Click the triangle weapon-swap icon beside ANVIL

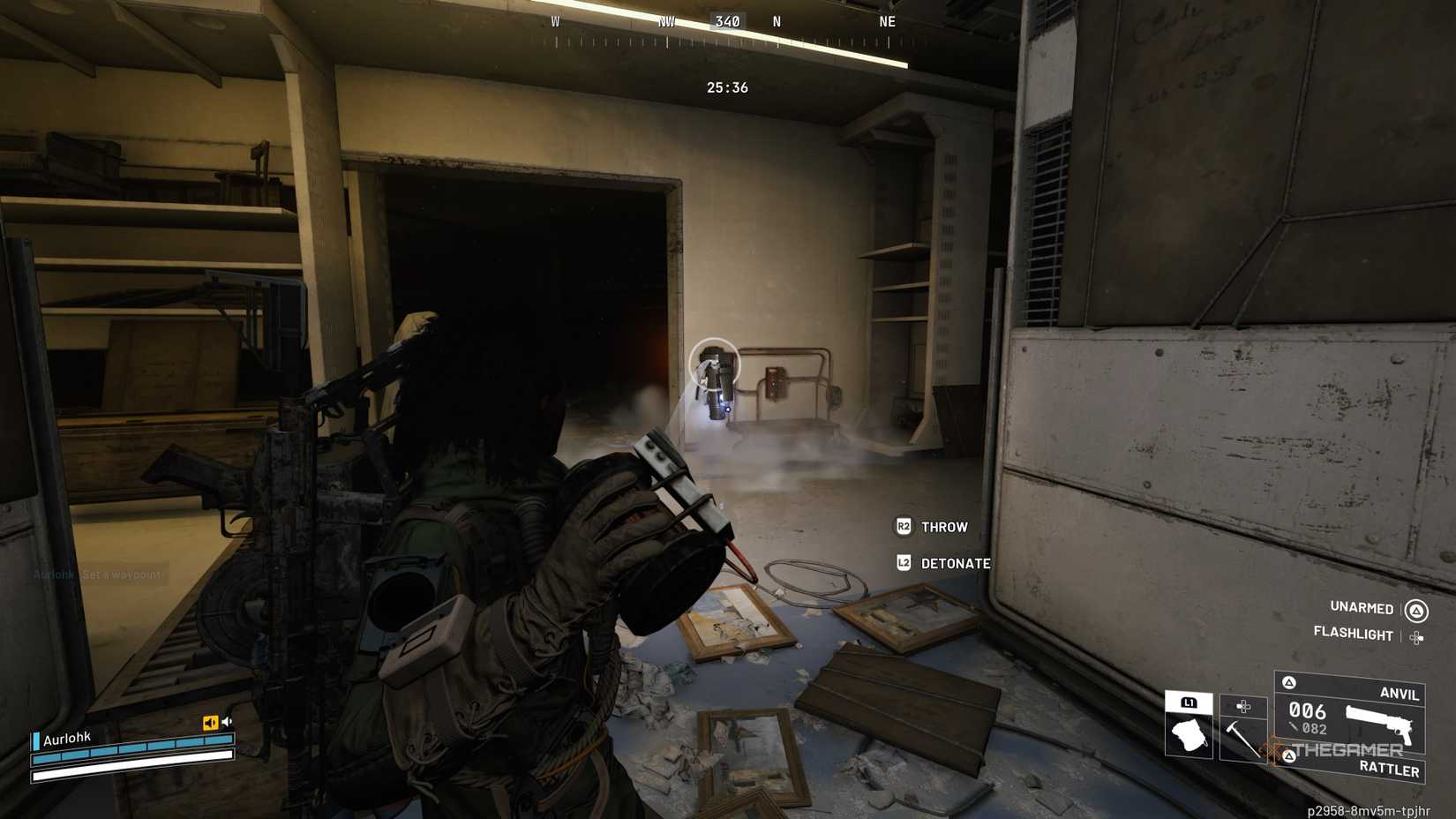click(1288, 682)
